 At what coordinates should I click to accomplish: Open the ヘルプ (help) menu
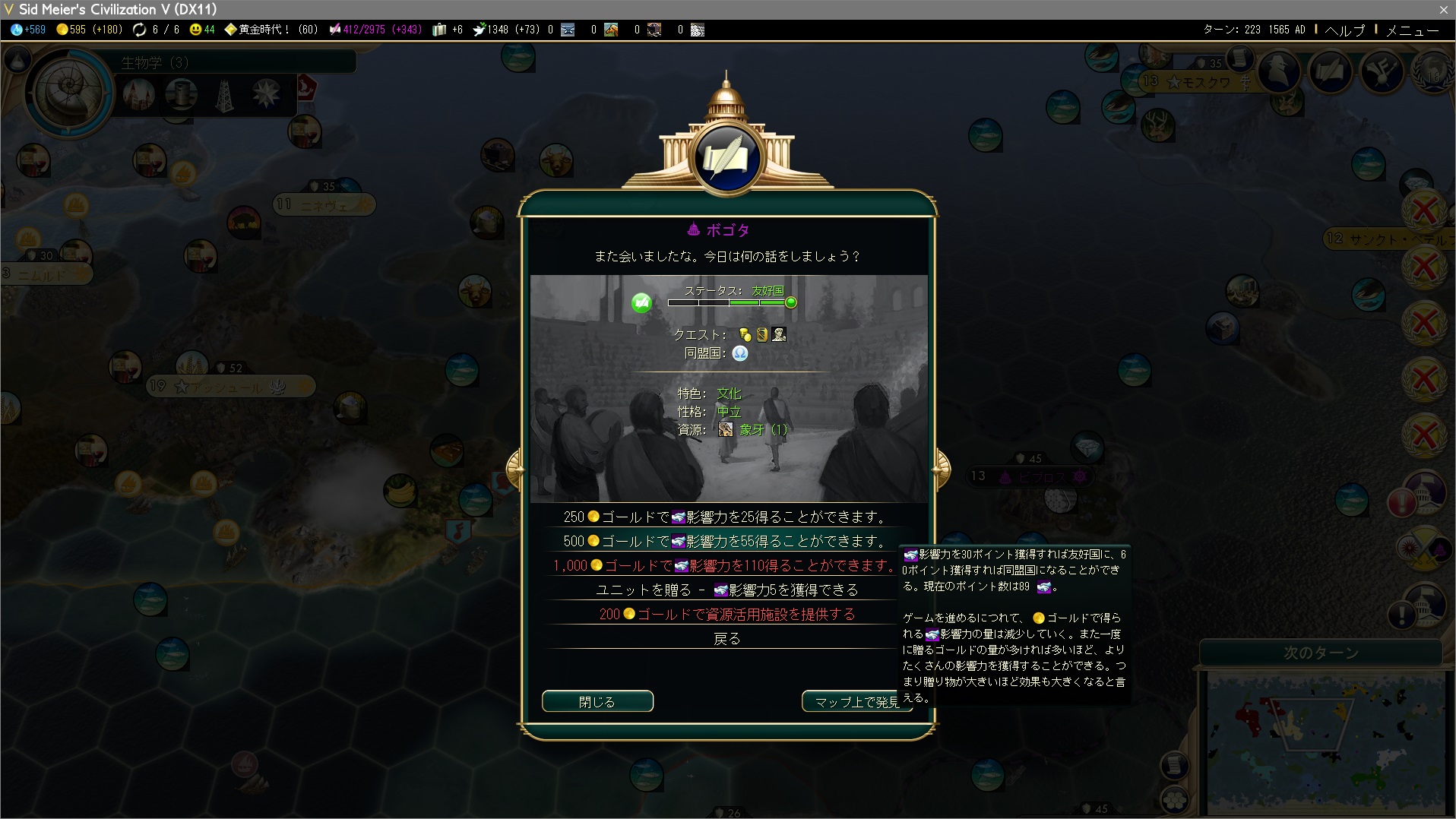point(1344,30)
